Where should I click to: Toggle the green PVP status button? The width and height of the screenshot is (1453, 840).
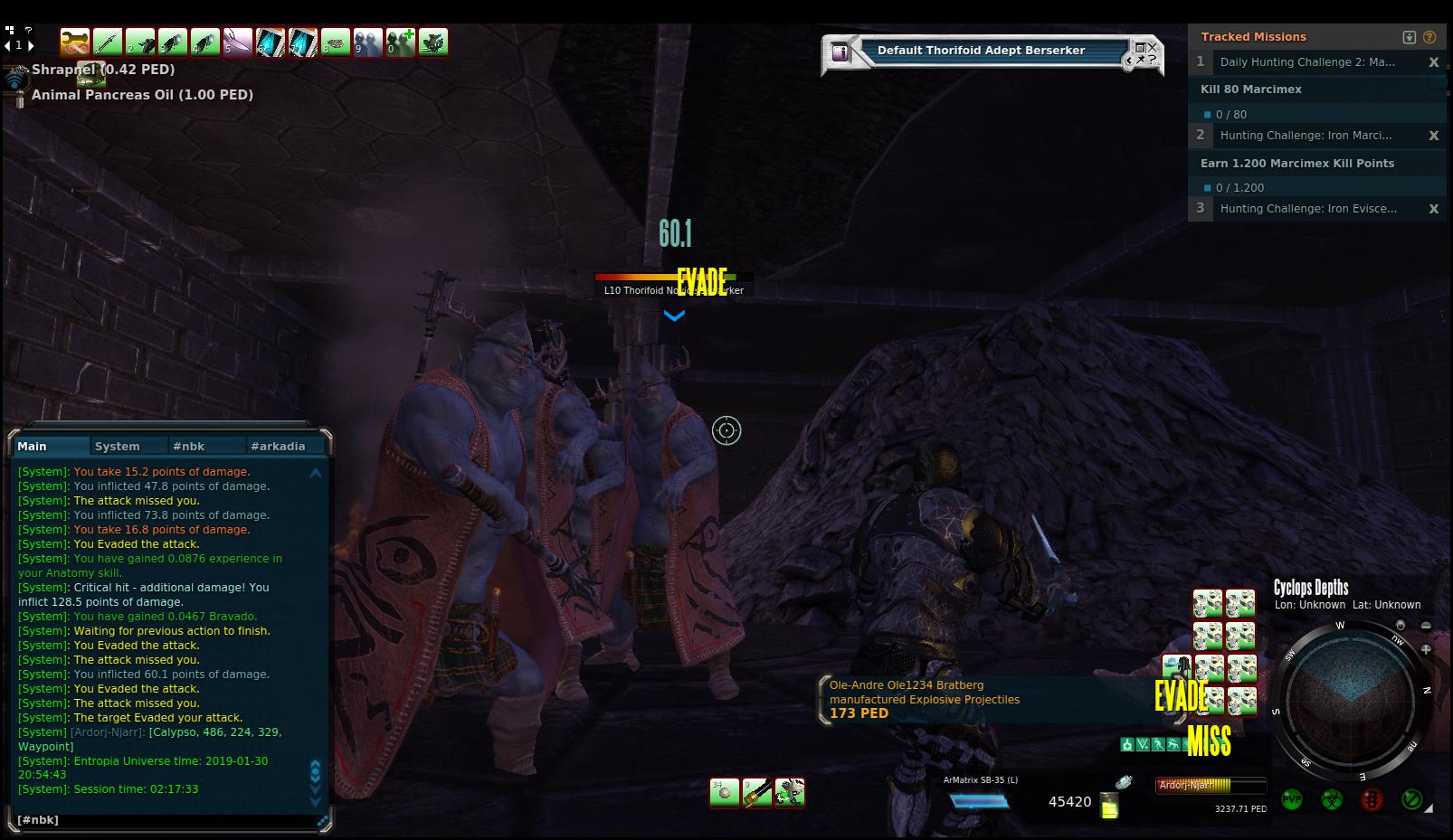click(x=1291, y=800)
